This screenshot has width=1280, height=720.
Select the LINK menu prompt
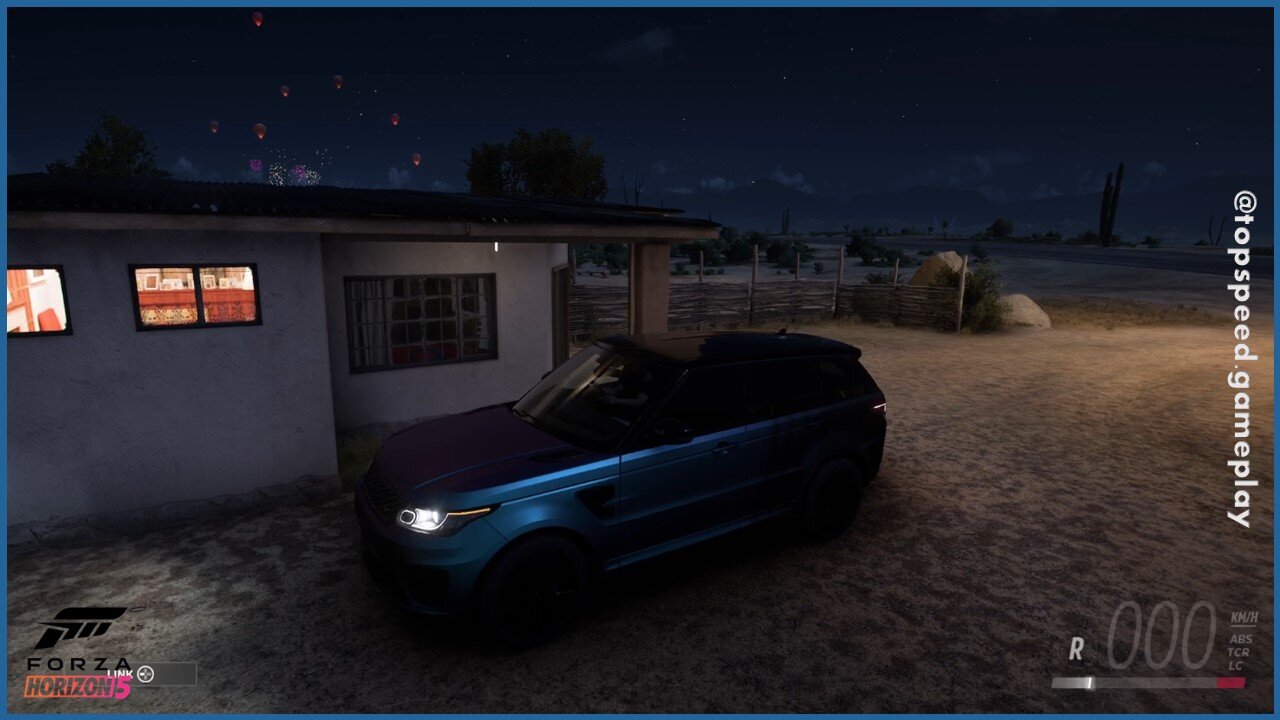(x=120, y=673)
